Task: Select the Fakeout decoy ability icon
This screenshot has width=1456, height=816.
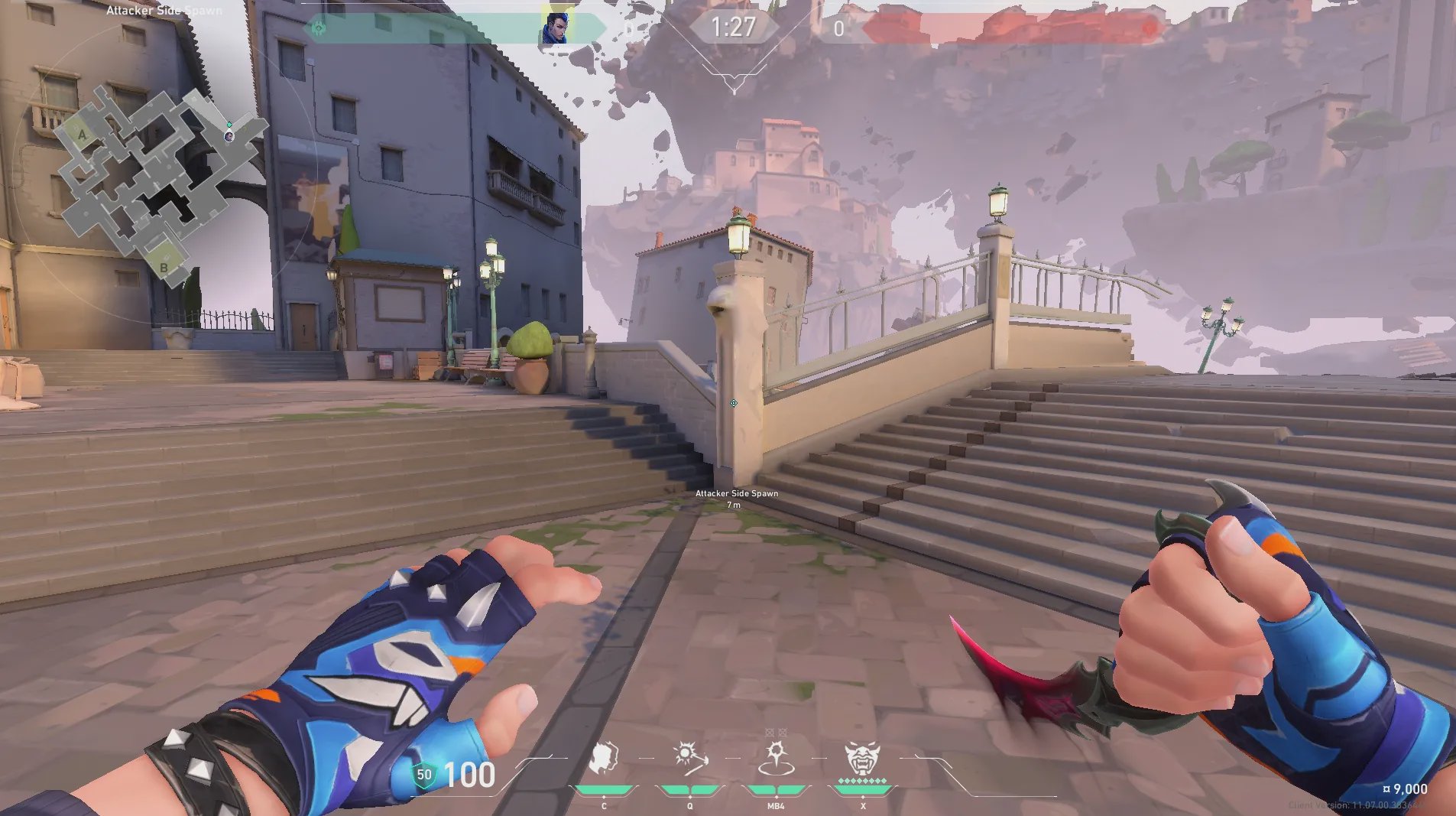Action: tap(604, 759)
